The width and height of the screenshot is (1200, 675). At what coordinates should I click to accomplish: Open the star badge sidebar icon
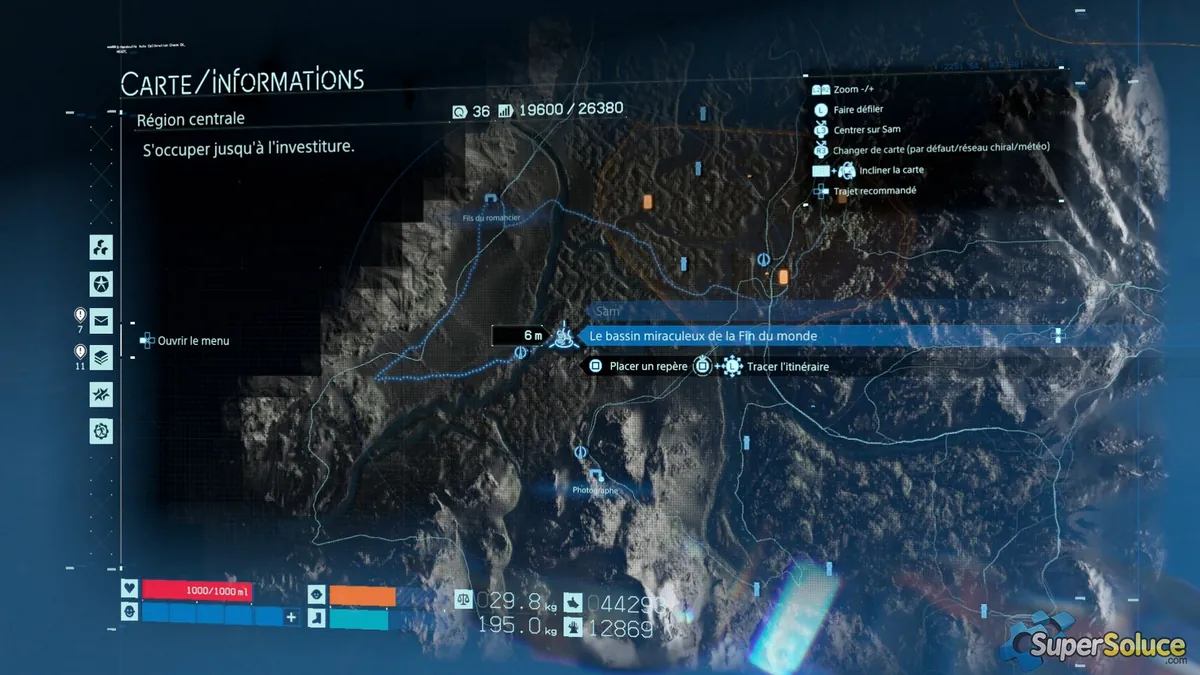(x=101, y=284)
